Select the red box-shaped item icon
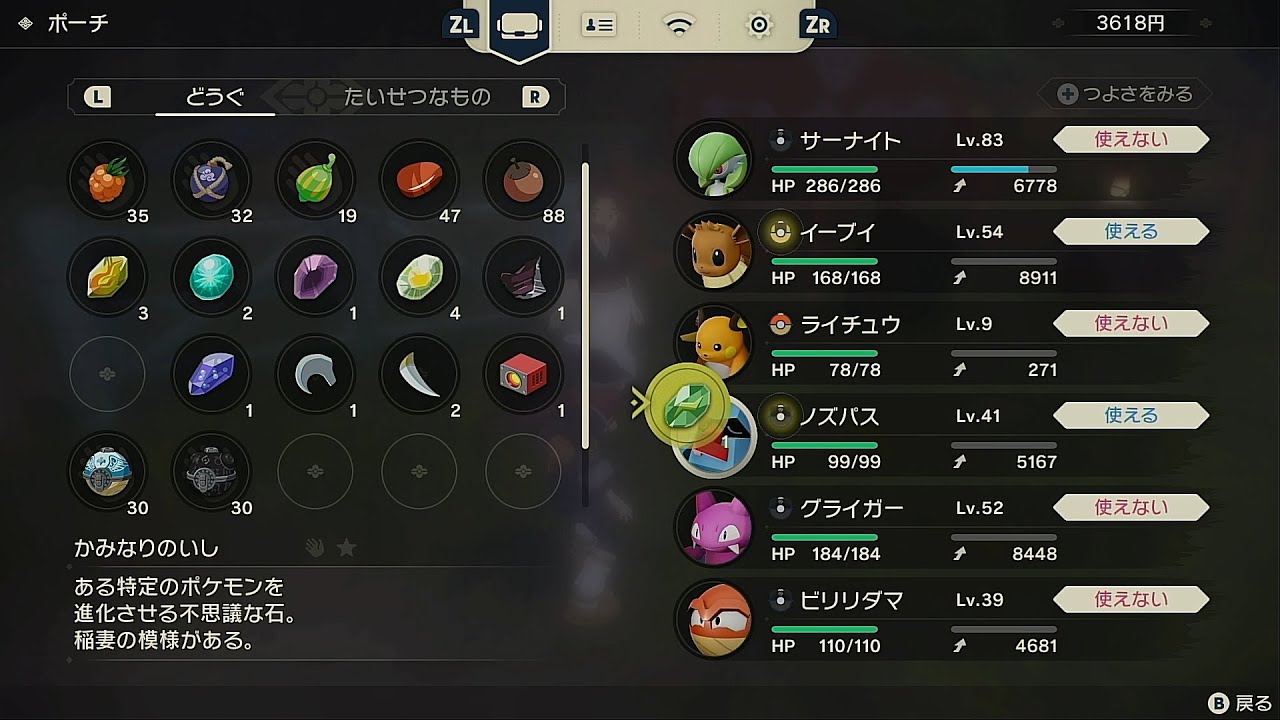The image size is (1280, 720). tap(524, 373)
